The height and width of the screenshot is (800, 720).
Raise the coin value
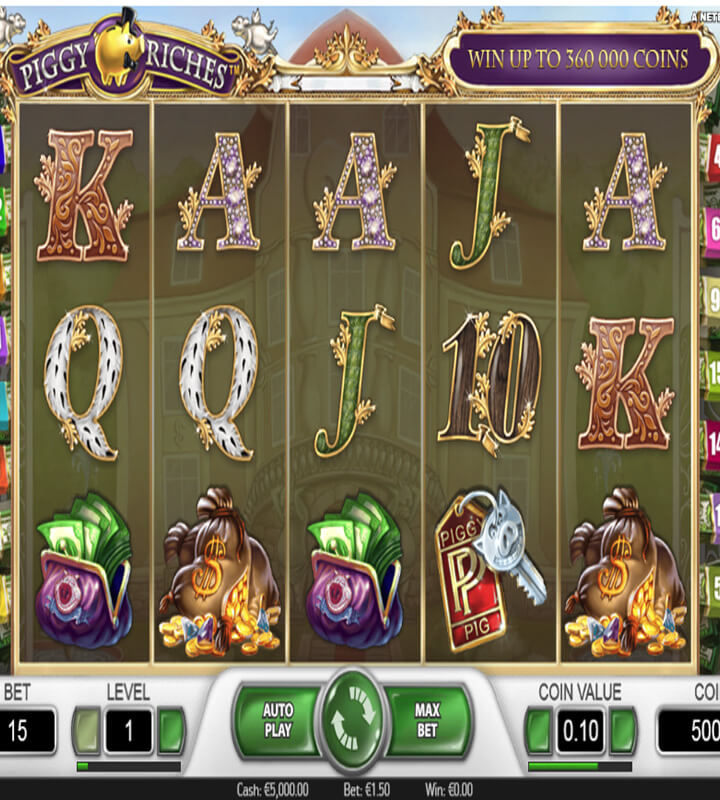click(623, 729)
